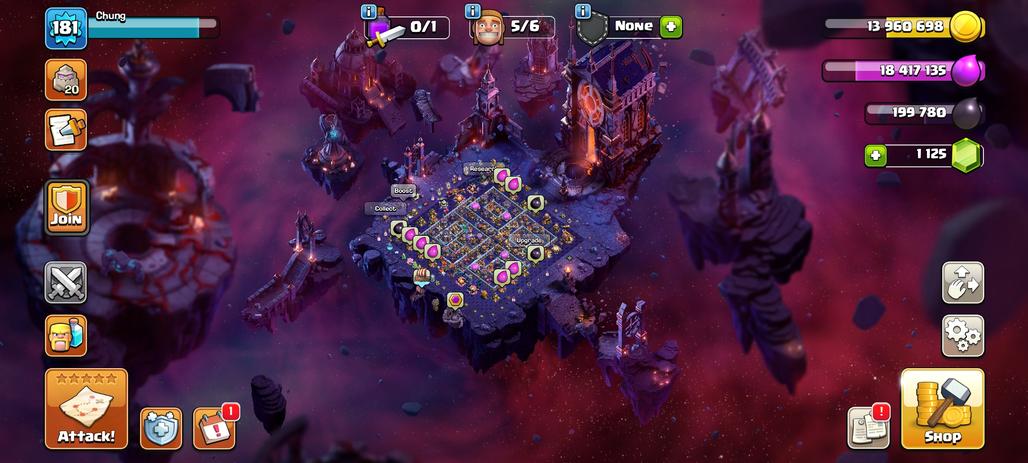Buy gems with the green plus button

tap(876, 155)
